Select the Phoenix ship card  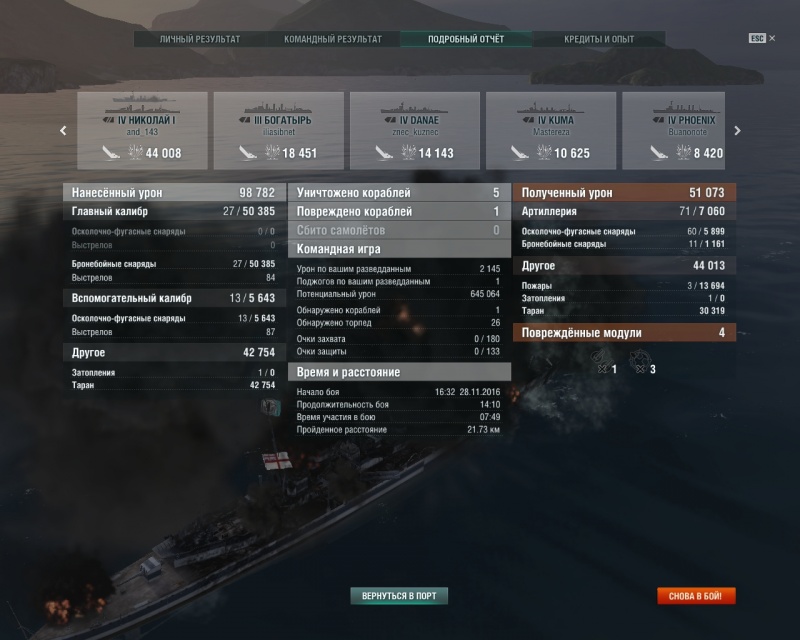pos(674,130)
